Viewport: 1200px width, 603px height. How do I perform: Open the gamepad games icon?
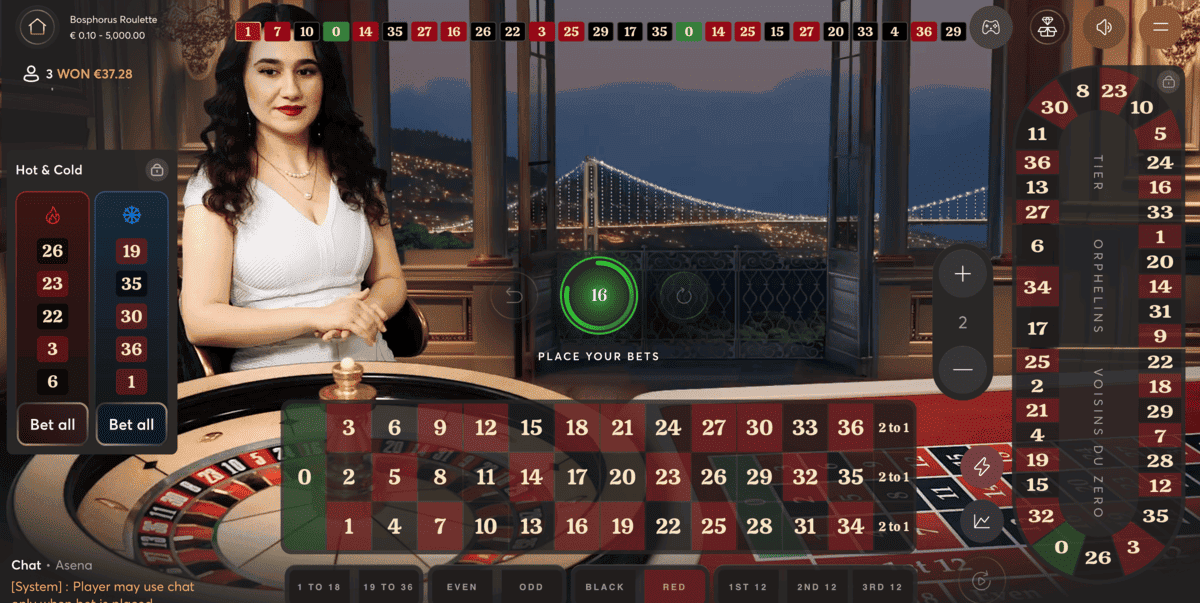[990, 27]
